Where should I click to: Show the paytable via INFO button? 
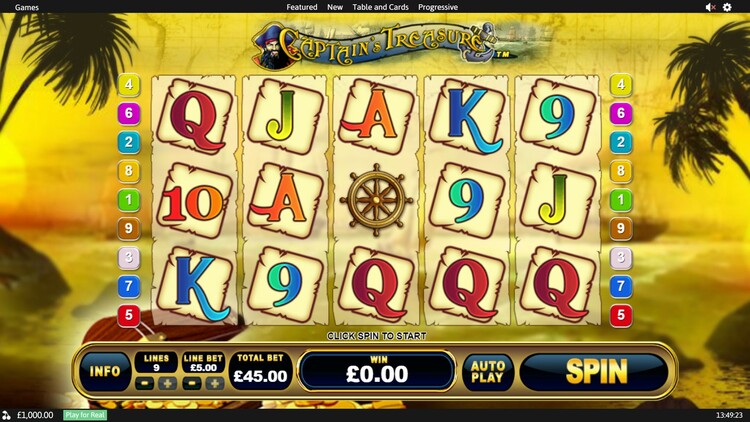(105, 372)
